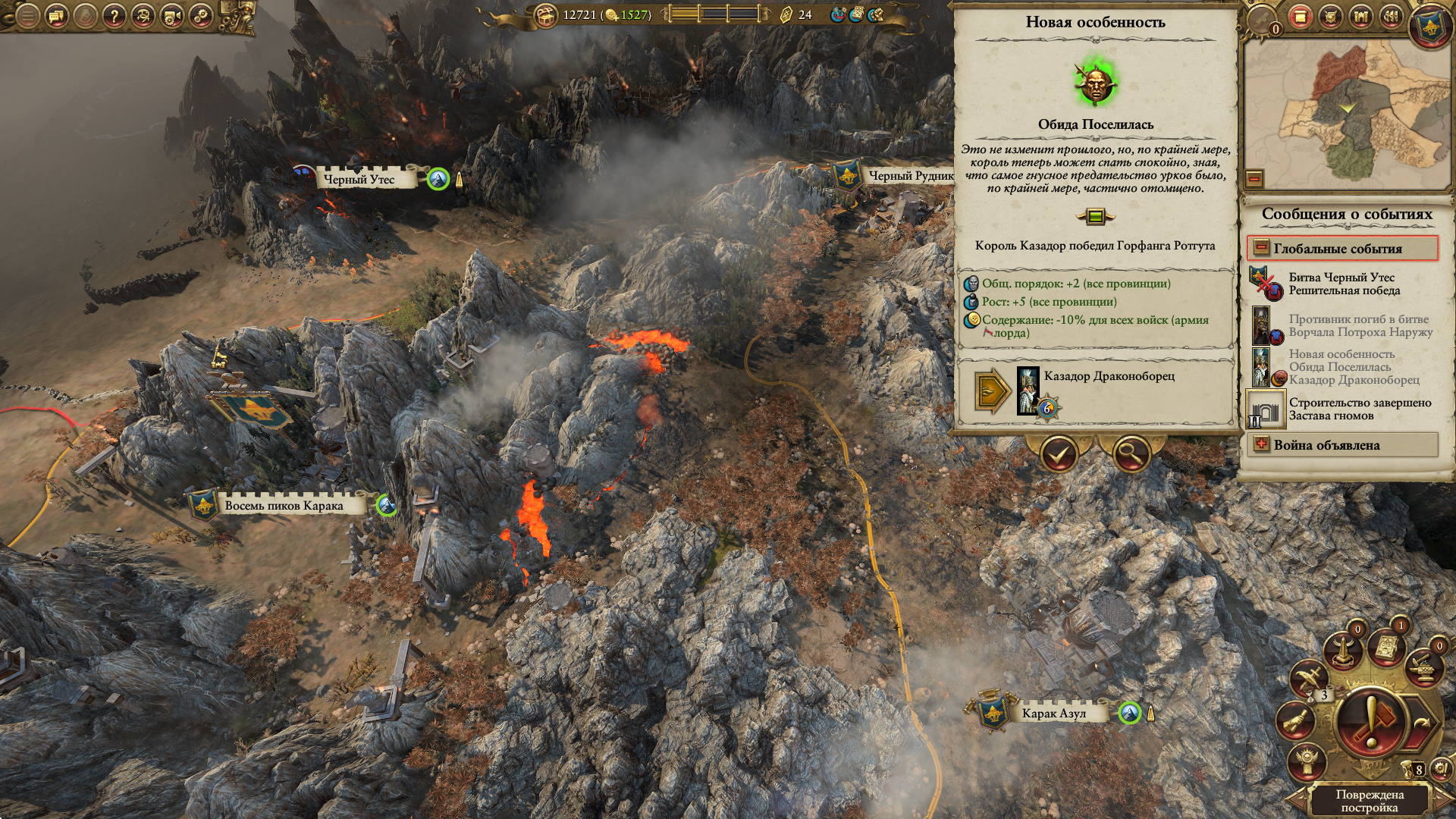
Task: Collapse the minimap with the minus button
Action: click(x=1254, y=179)
